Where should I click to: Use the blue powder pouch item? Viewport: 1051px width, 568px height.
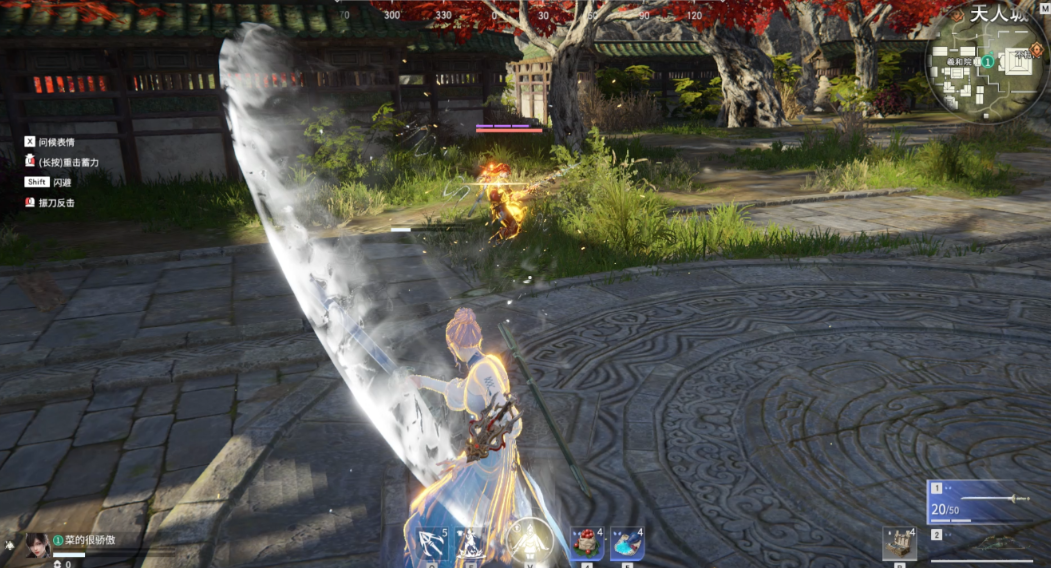point(626,543)
